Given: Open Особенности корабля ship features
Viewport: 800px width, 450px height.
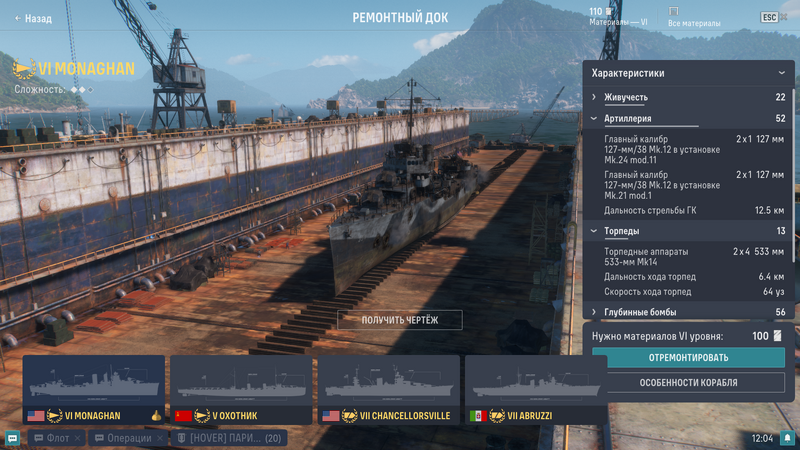Looking at the screenshot, I should (688, 382).
